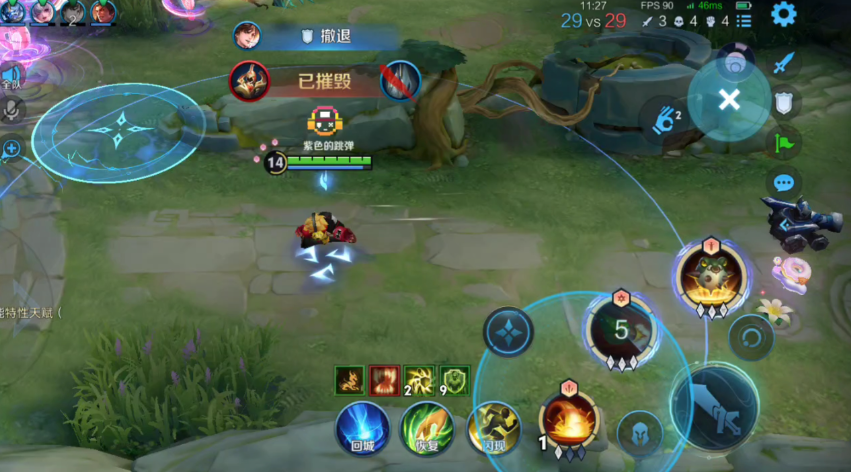Open the quick chat bubble
This screenshot has width=851, height=472.
(x=784, y=183)
